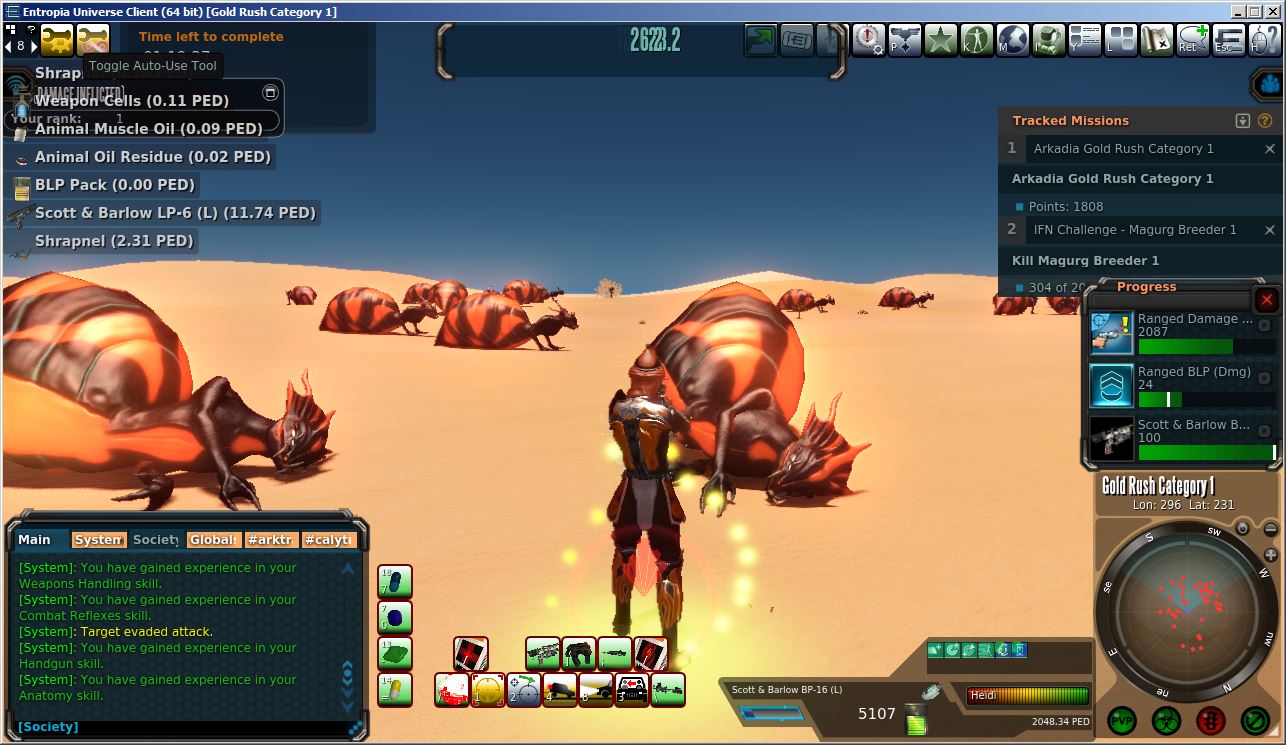Toggle the Auto-Use Tool button
Viewport: 1286px width, 745px height.
(93, 40)
